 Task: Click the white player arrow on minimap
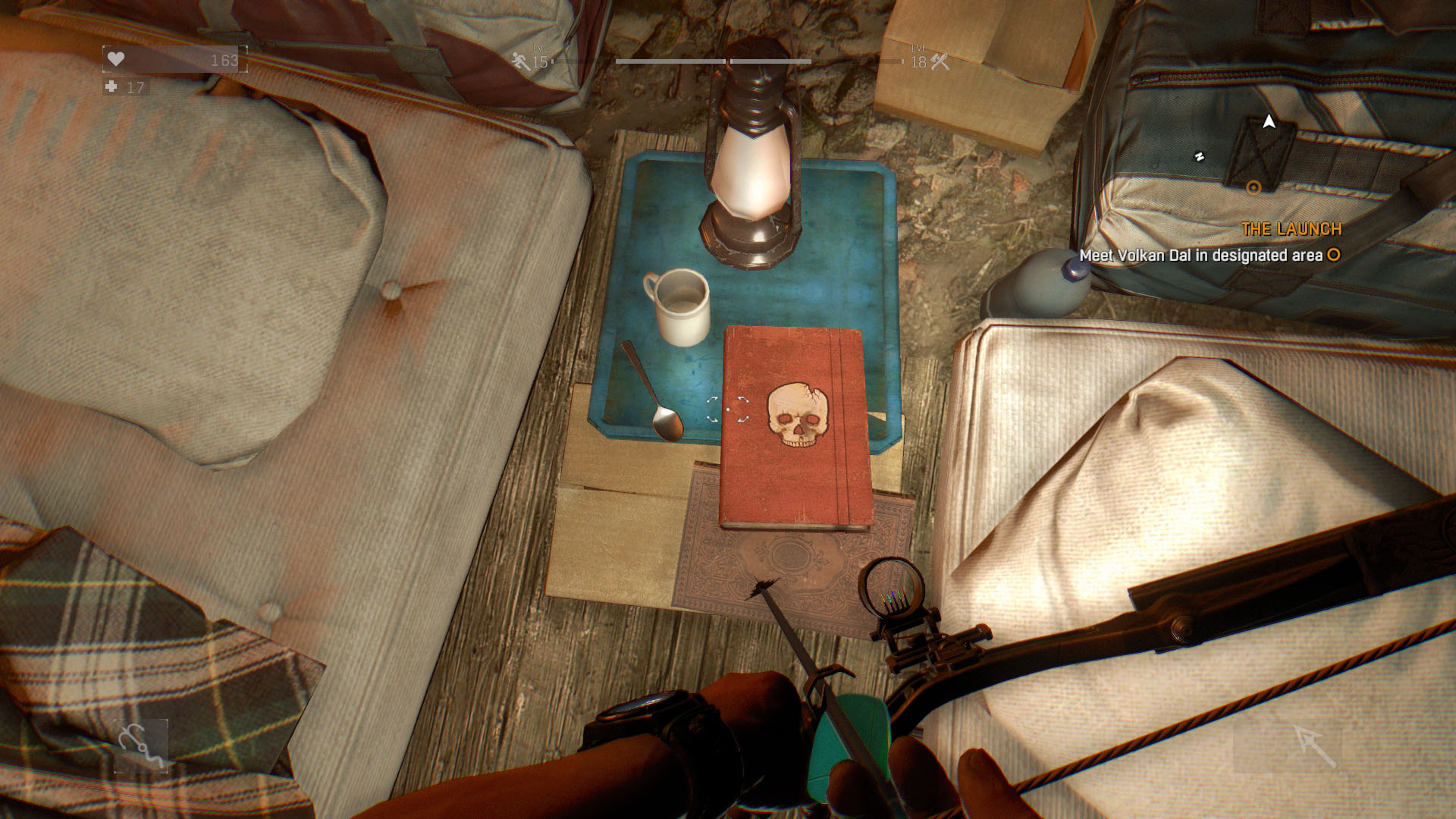point(1269,121)
